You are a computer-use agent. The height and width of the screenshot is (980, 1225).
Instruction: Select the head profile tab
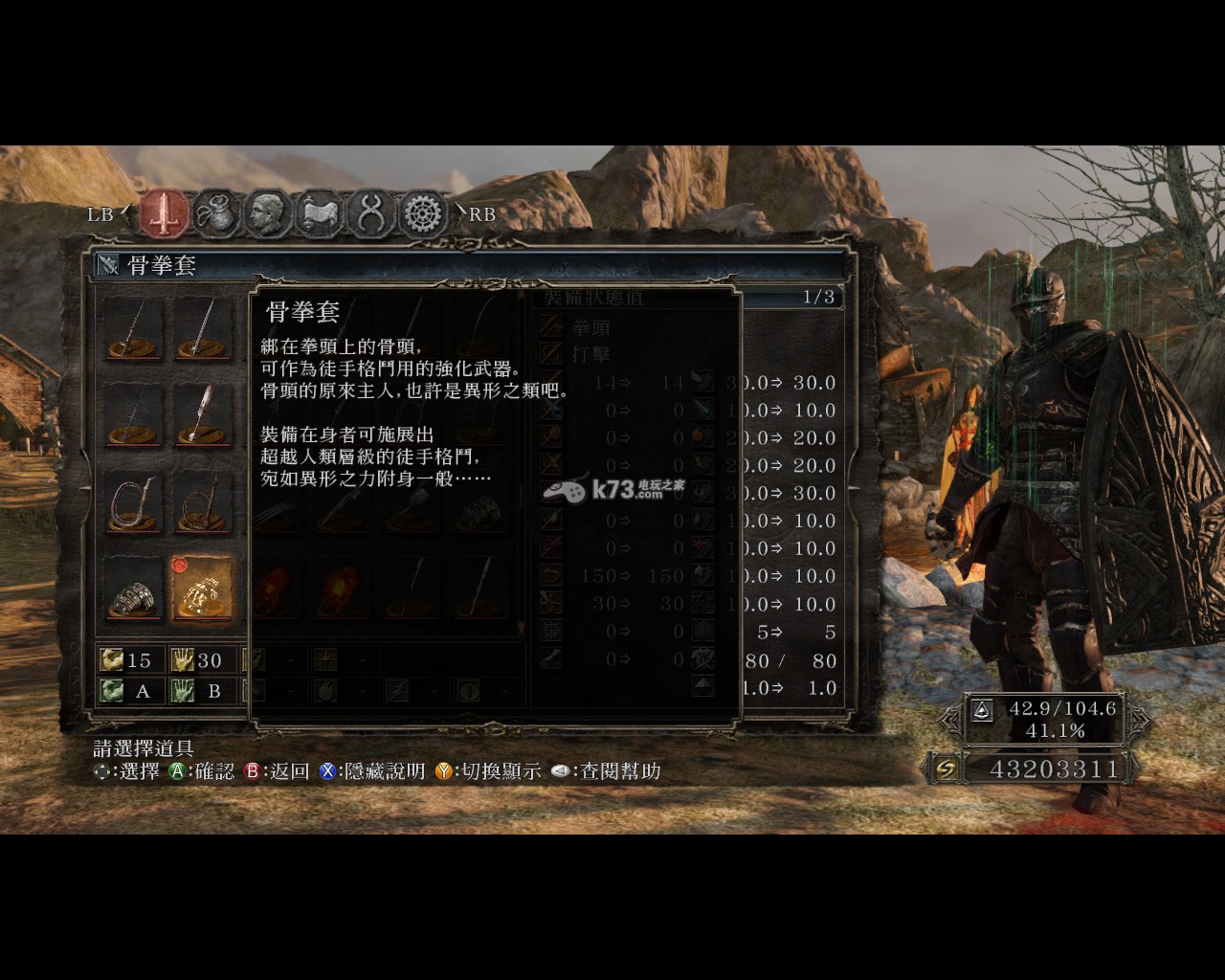pos(267,213)
